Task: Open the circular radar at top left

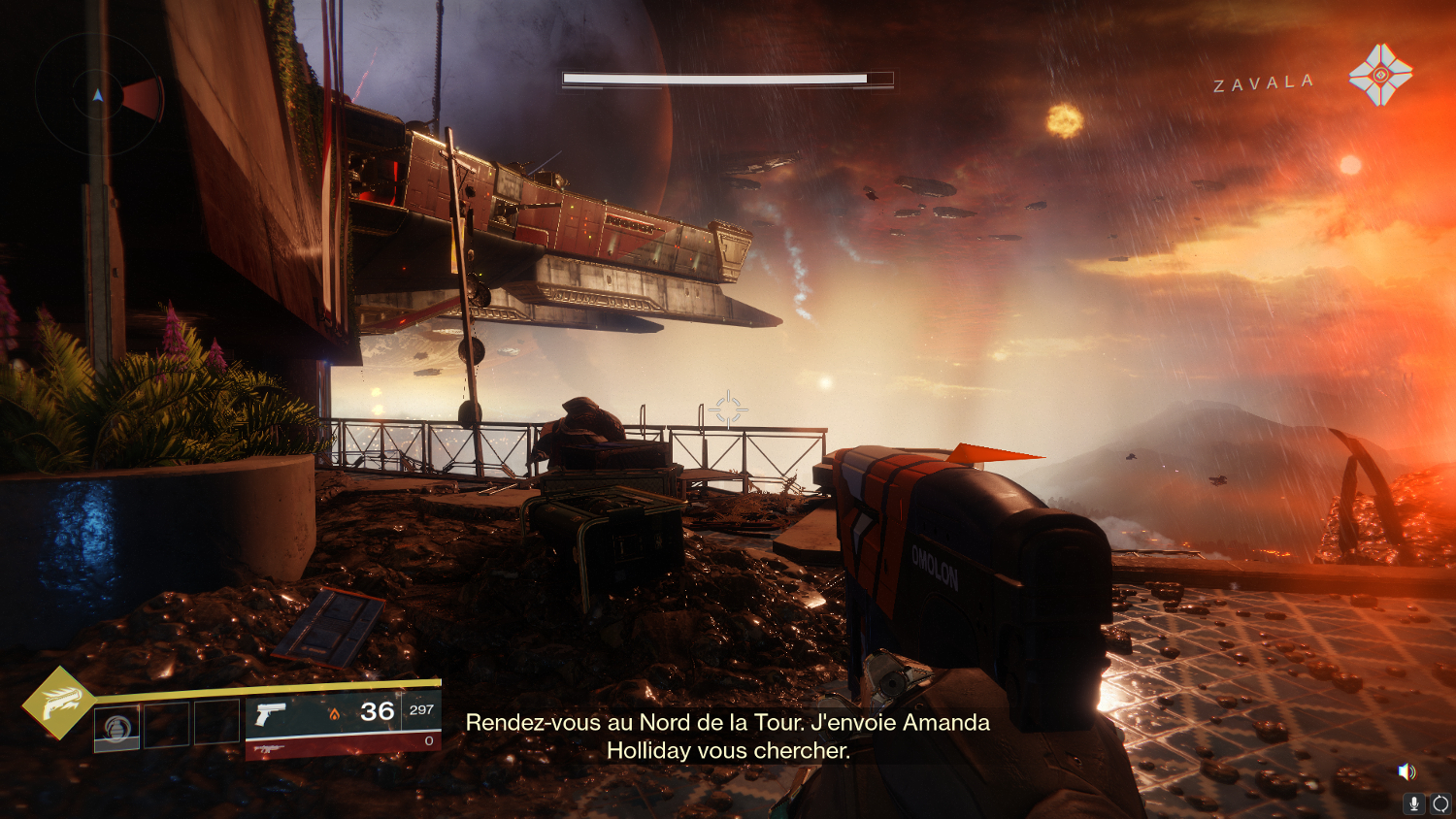Action: tap(98, 95)
